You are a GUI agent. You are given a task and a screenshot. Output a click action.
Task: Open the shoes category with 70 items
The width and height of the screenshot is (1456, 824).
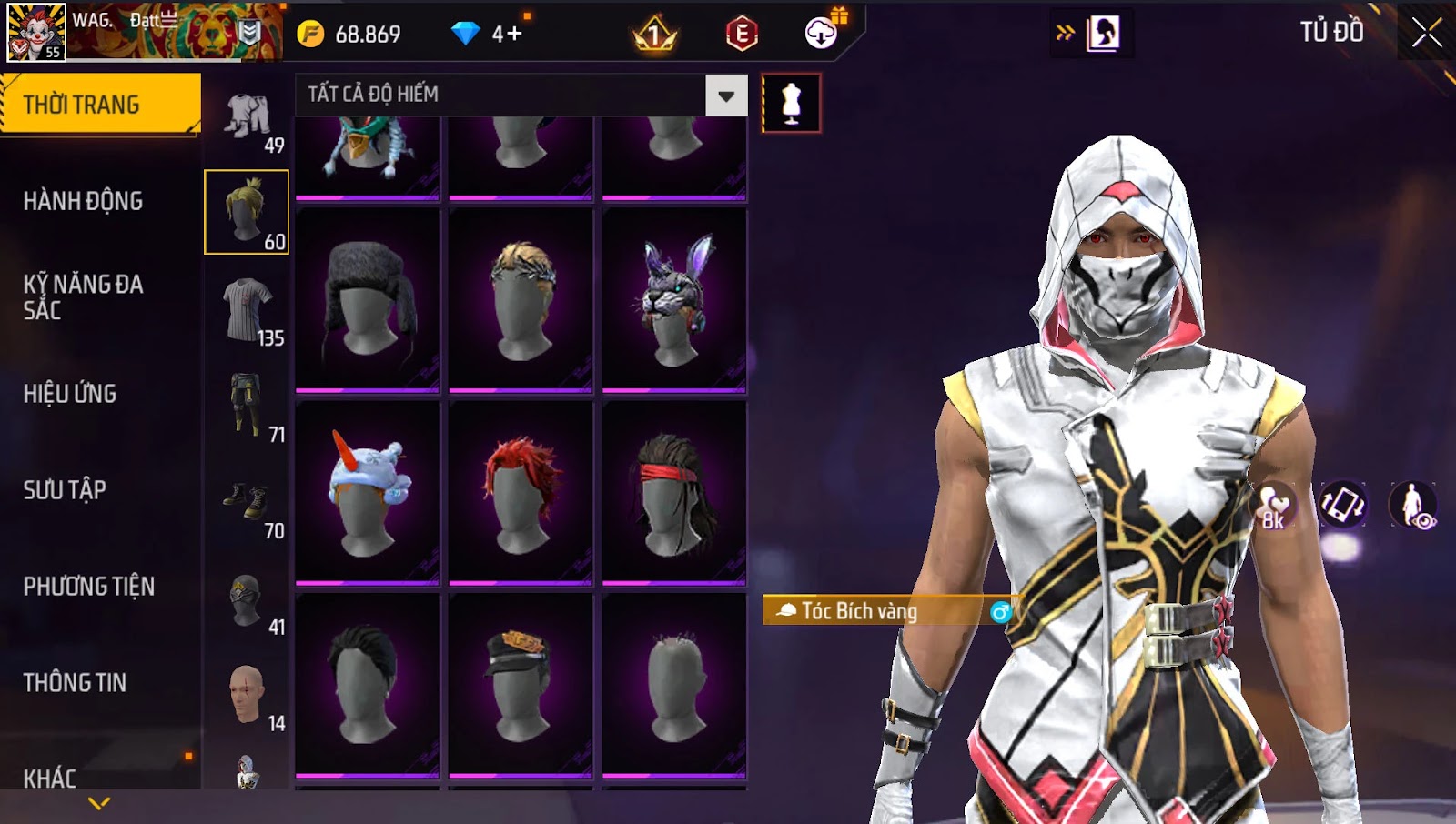(x=248, y=503)
